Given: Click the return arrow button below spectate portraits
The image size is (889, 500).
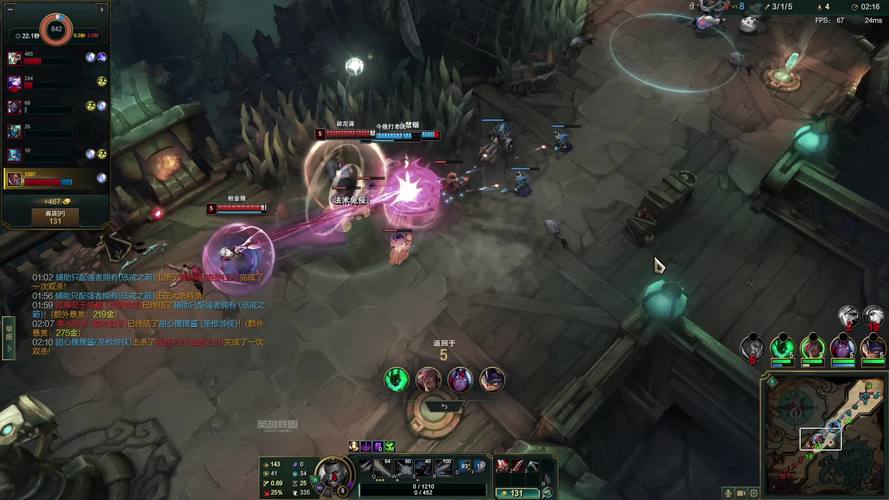Looking at the screenshot, I should 445,406.
